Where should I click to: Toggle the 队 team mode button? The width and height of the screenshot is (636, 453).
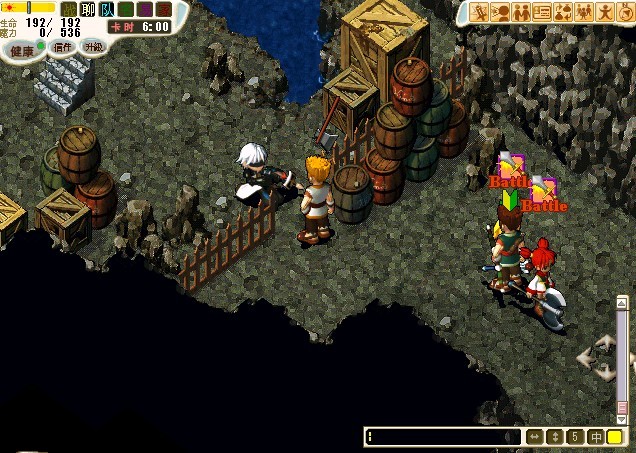tap(107, 10)
